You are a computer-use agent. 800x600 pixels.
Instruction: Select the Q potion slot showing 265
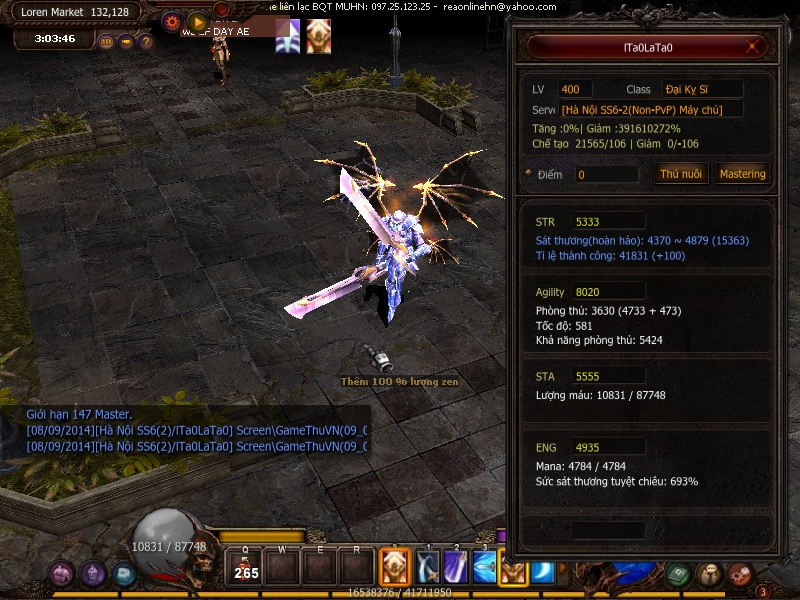coord(245,567)
